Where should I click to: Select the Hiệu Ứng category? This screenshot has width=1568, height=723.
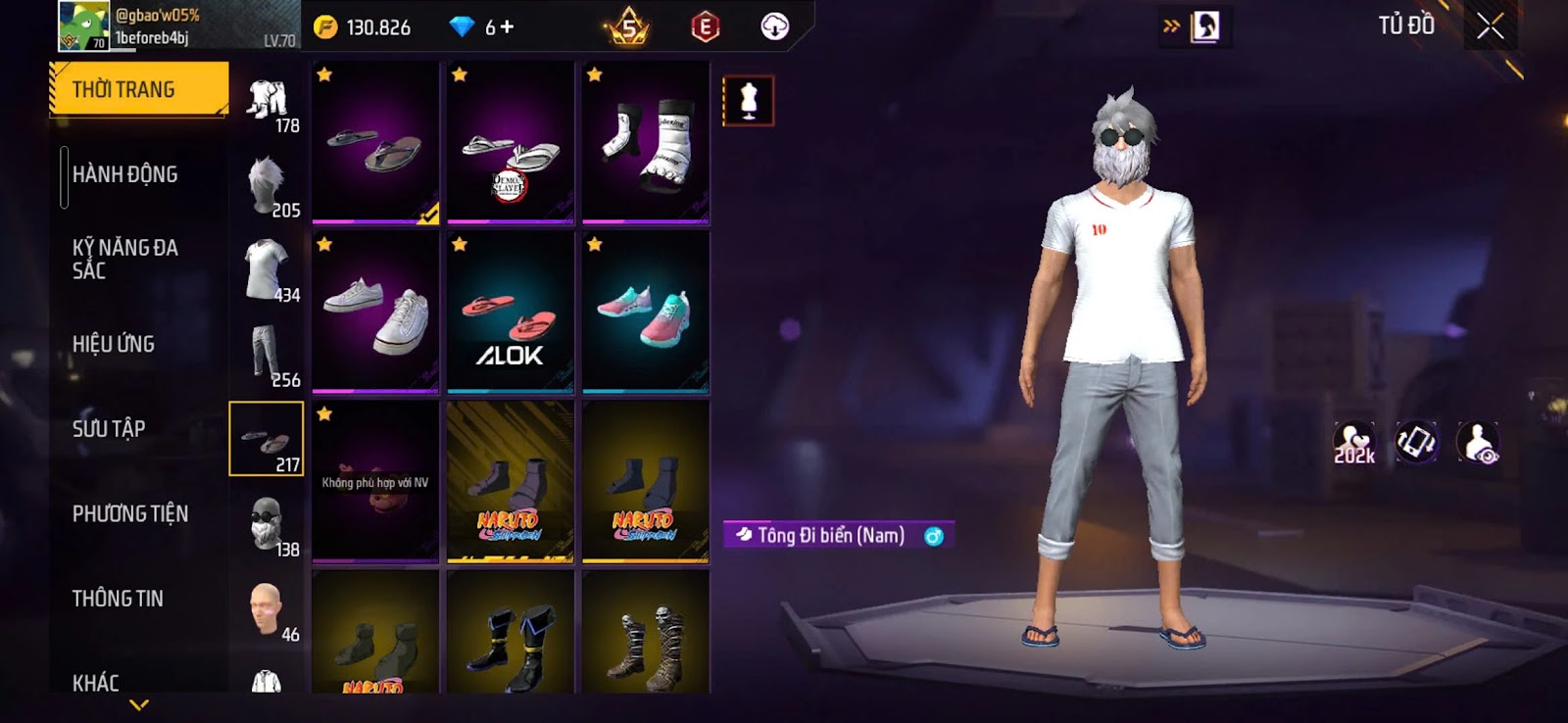pyautogui.click(x=114, y=344)
